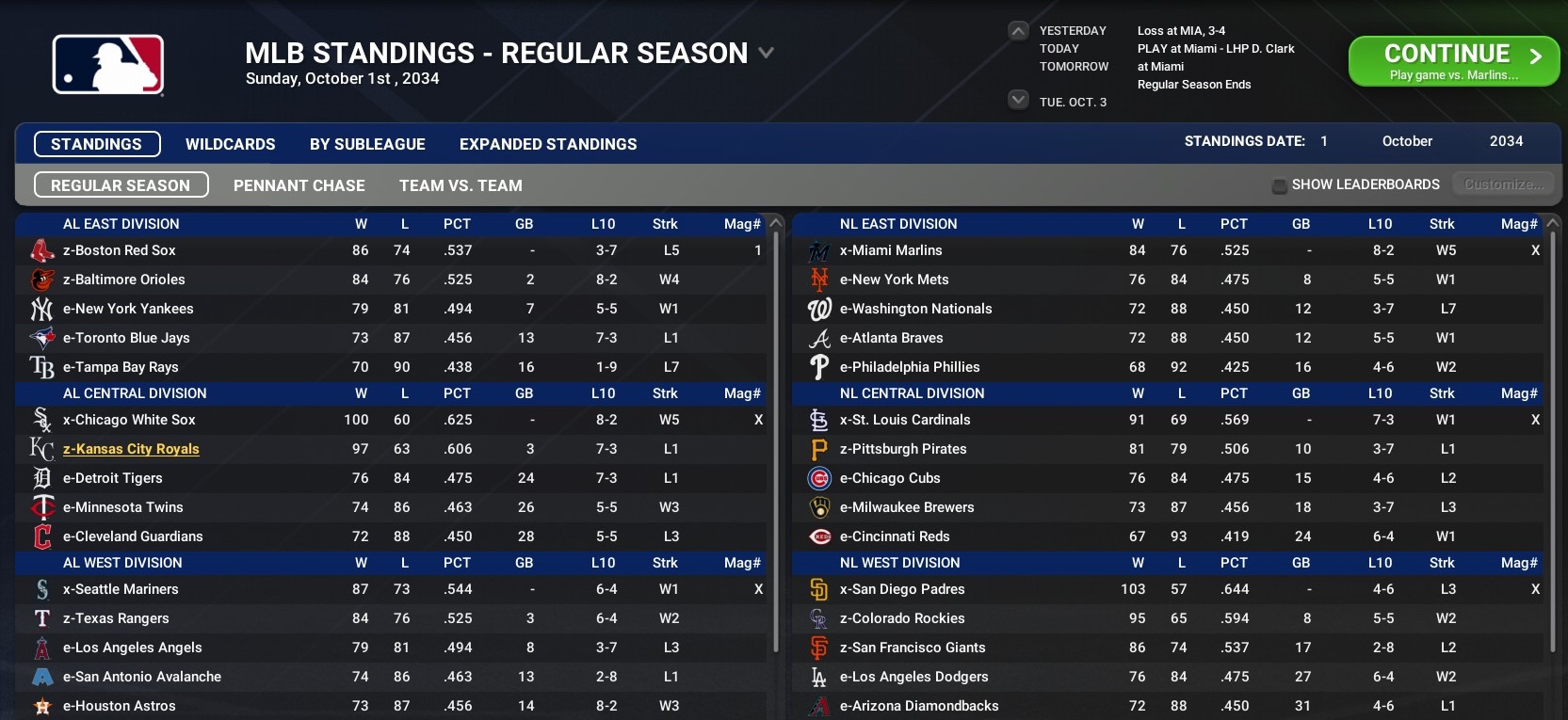Open the Pennant Chase tab

(x=299, y=185)
